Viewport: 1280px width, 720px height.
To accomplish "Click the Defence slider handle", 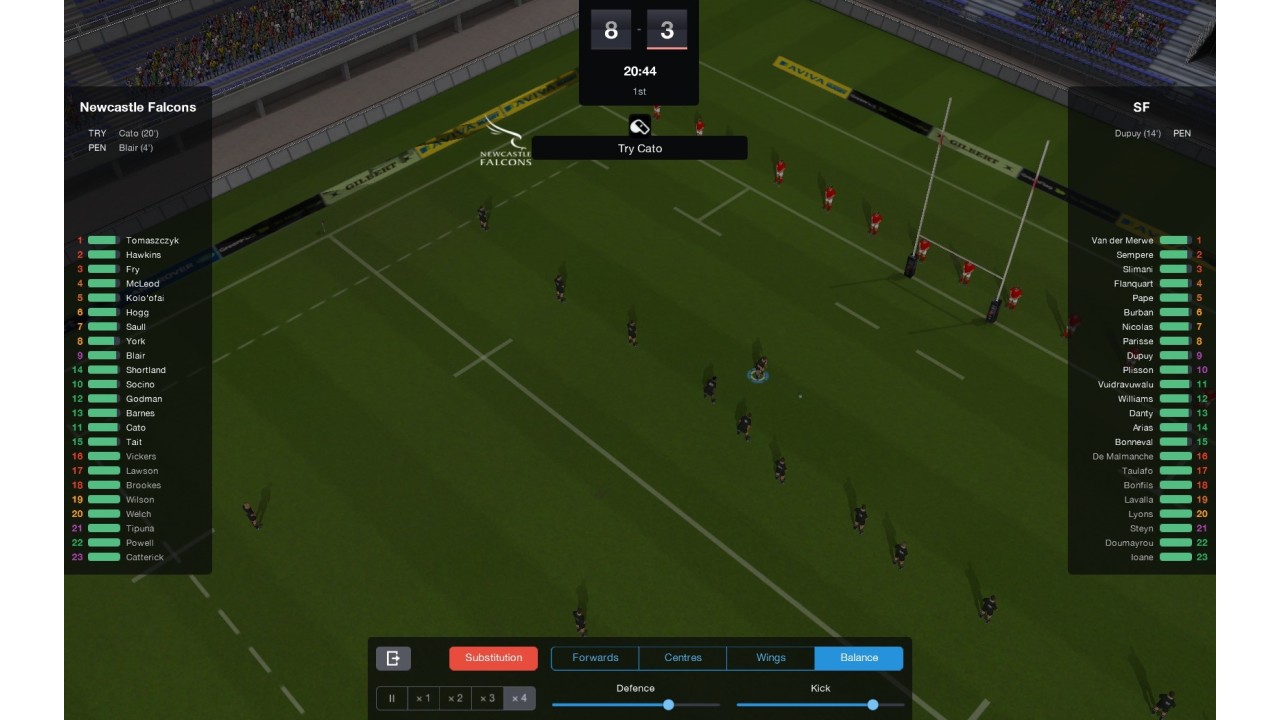I will [x=668, y=705].
